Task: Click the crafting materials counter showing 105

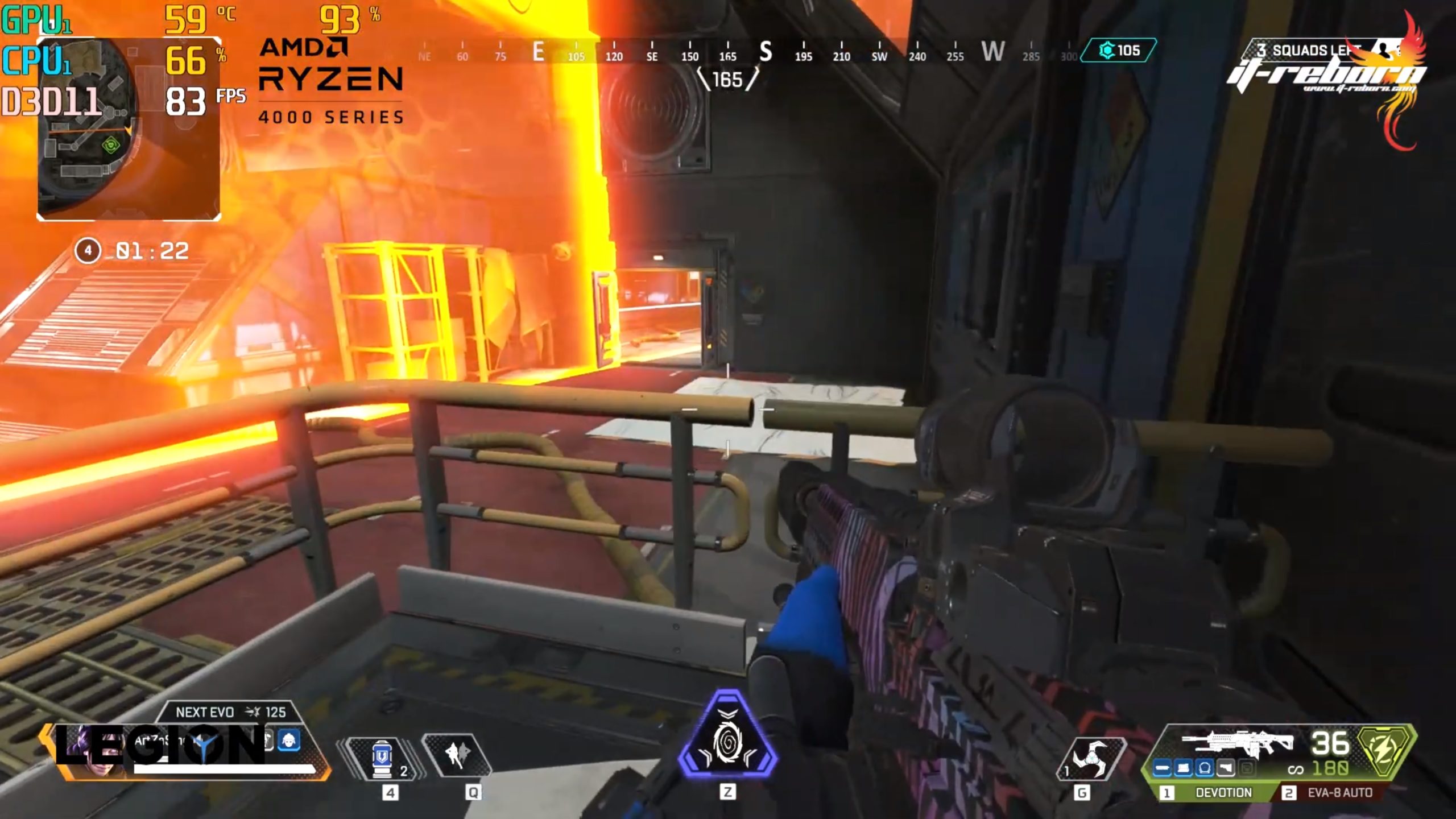Action: click(1119, 51)
